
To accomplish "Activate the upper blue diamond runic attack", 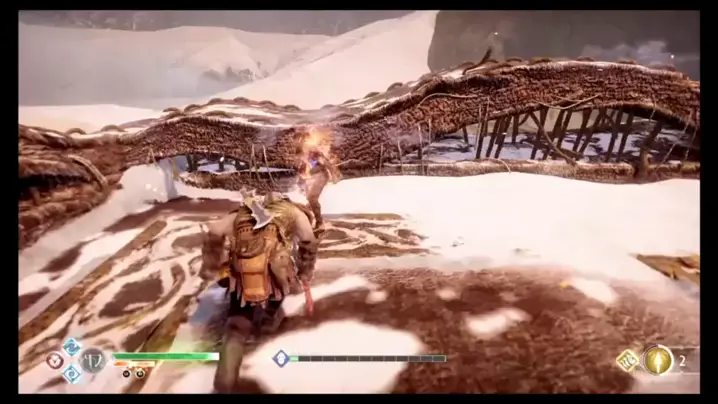I will [x=72, y=346].
